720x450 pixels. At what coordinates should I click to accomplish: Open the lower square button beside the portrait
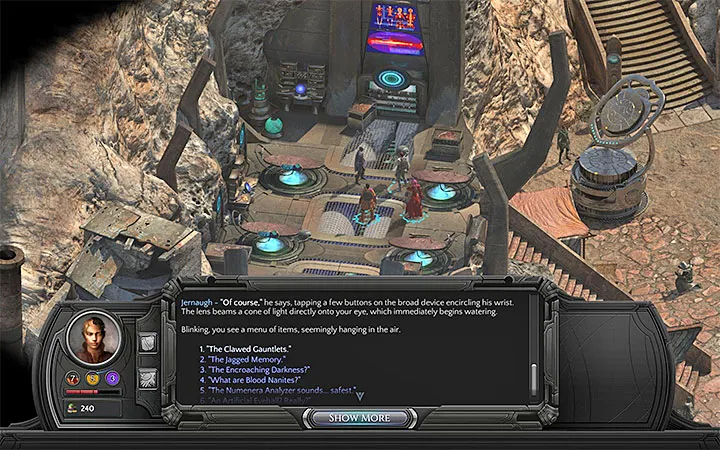pyautogui.click(x=146, y=376)
